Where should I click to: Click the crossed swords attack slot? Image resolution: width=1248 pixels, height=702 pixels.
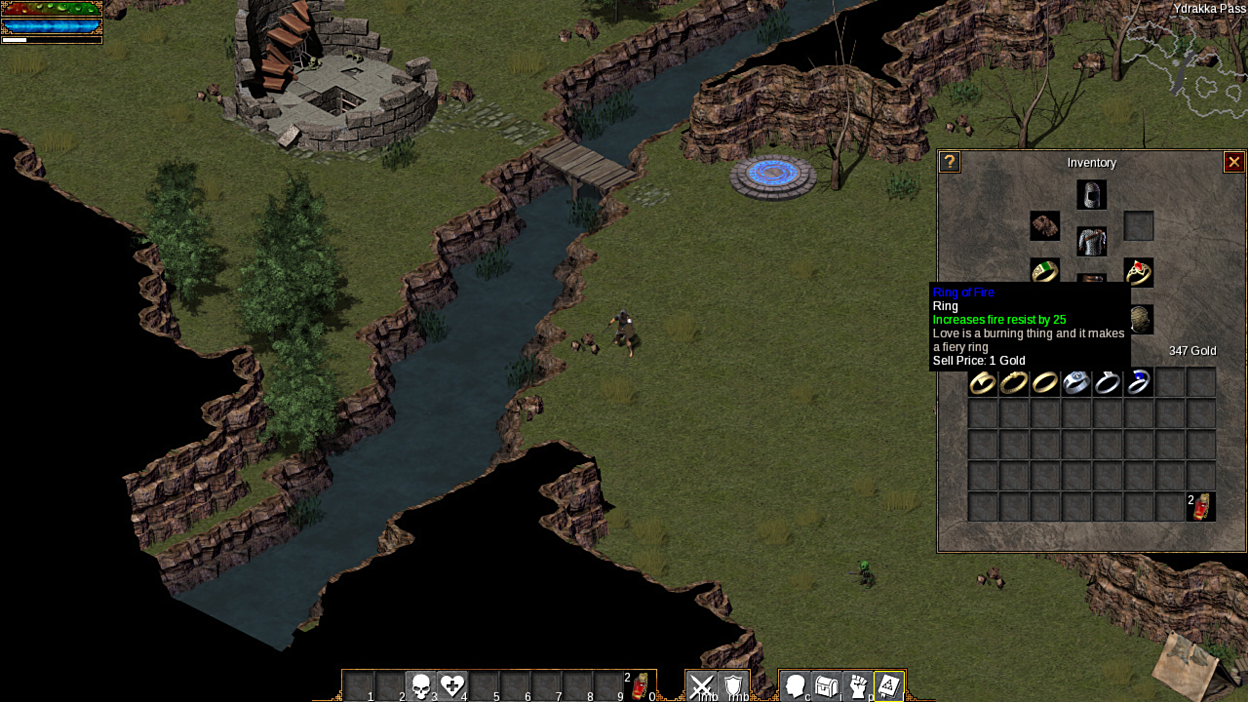pos(702,686)
